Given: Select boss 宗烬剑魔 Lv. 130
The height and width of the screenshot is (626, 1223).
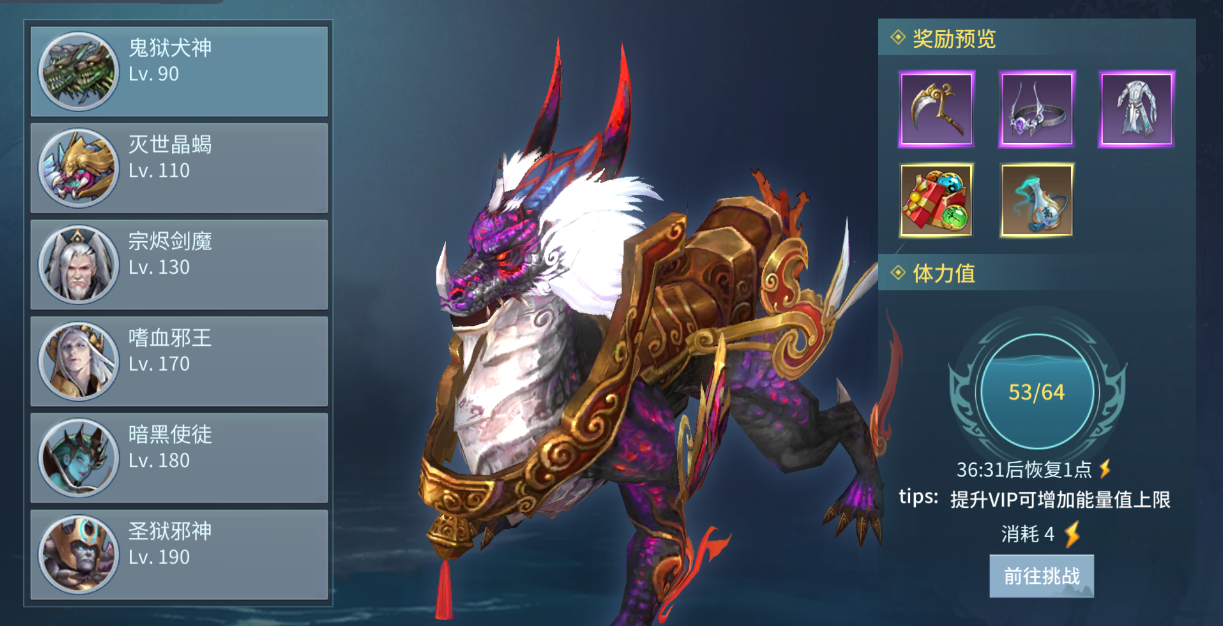Looking at the screenshot, I should click(x=180, y=264).
